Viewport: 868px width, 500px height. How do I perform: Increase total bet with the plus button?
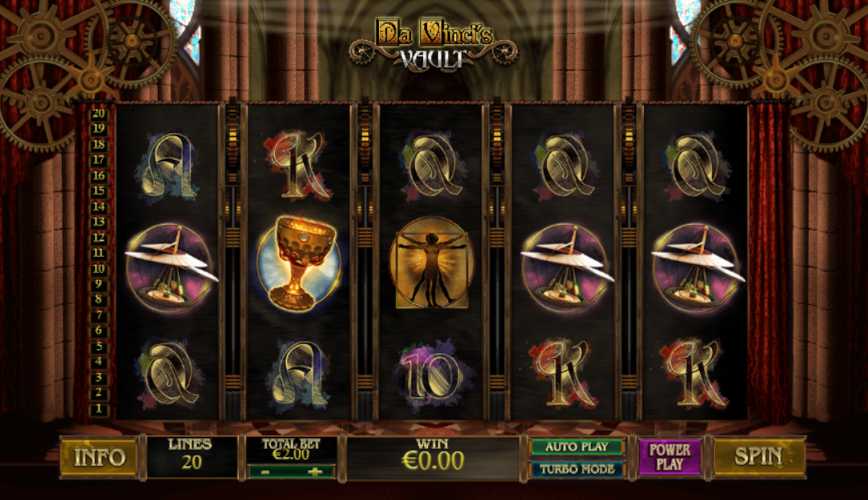pyautogui.click(x=316, y=470)
